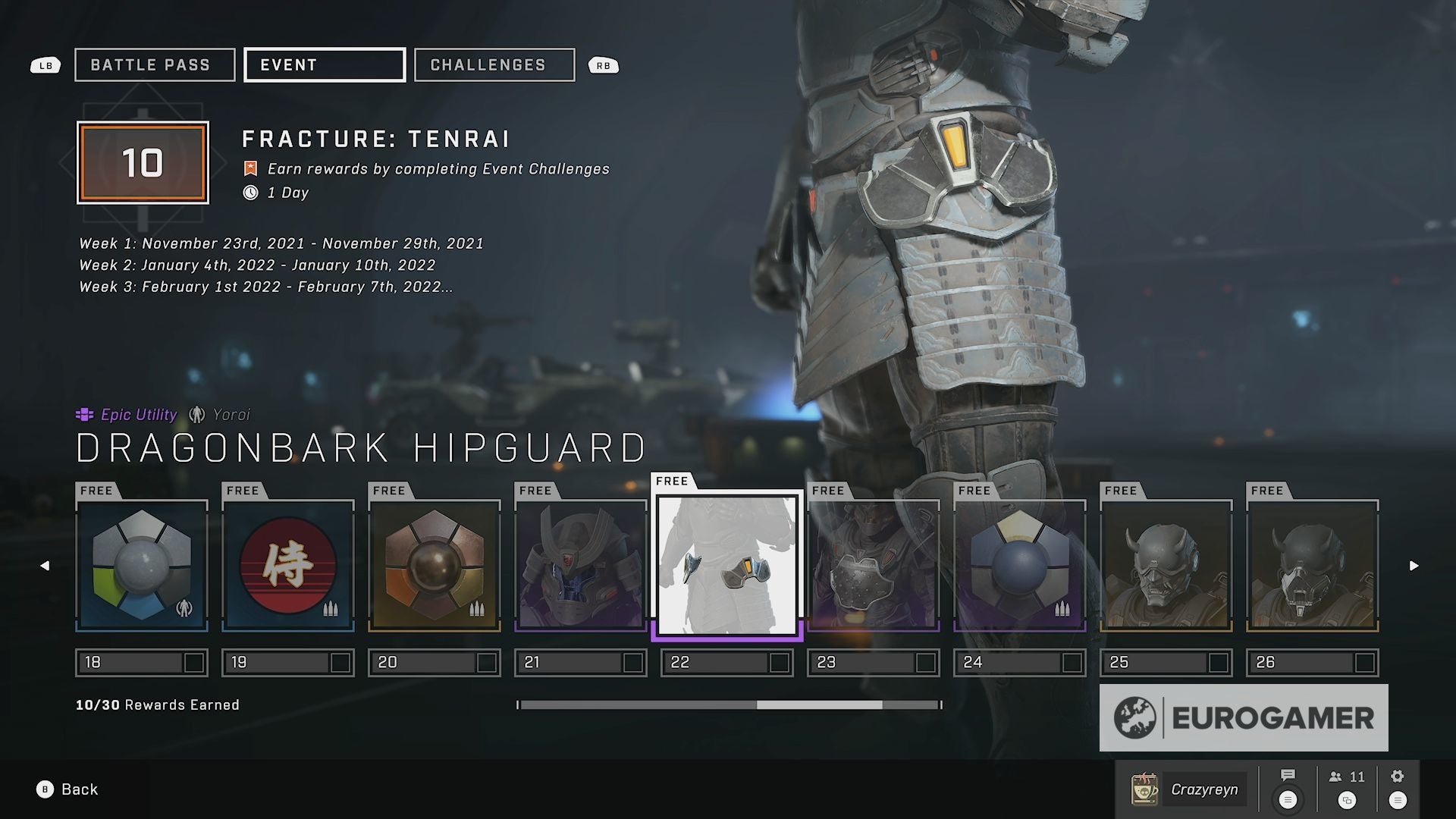Open the Crazyreyn player profile card
This screenshot has height=819, width=1456.
[1188, 789]
